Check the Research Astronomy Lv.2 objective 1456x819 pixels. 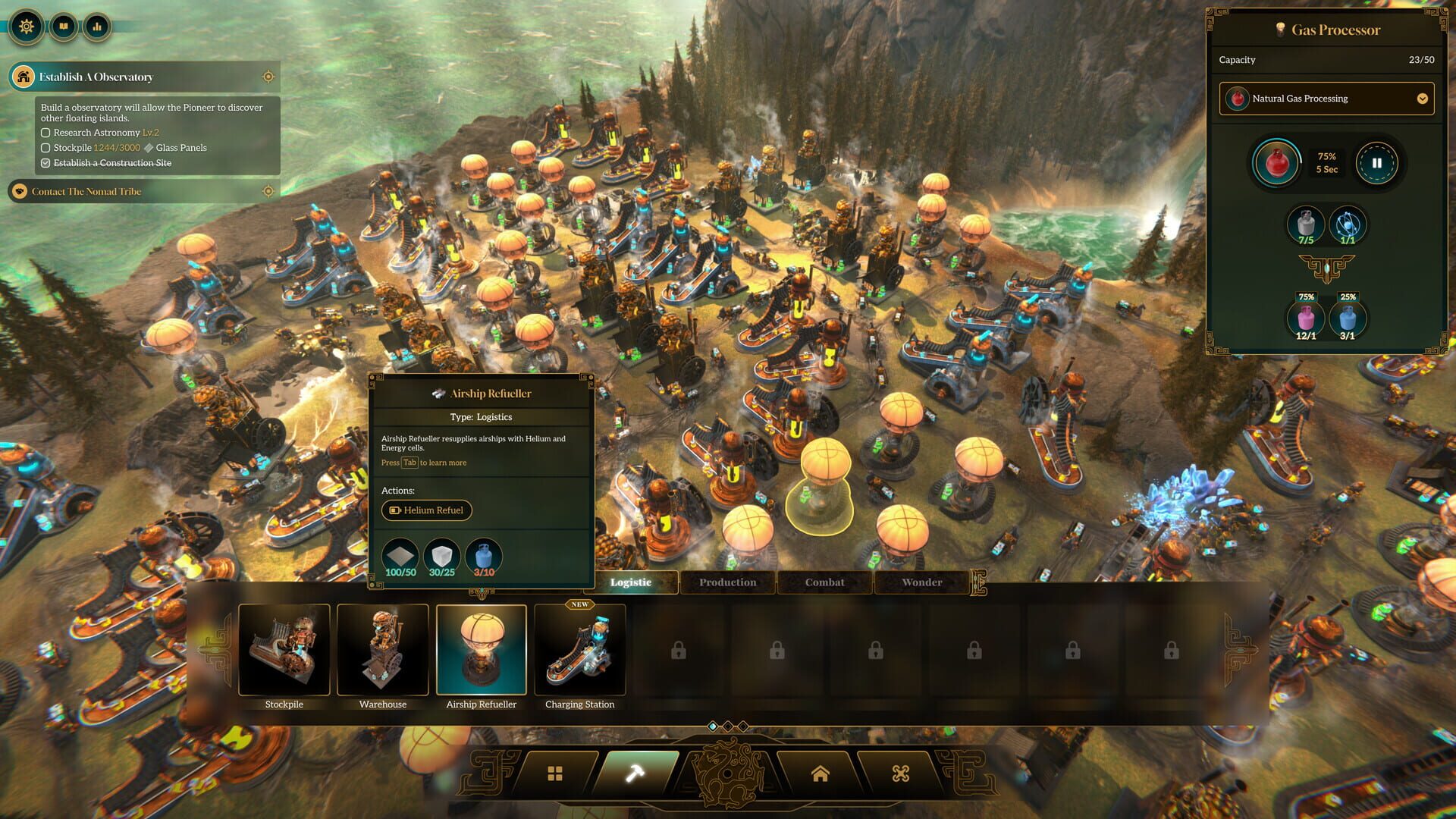(x=45, y=133)
